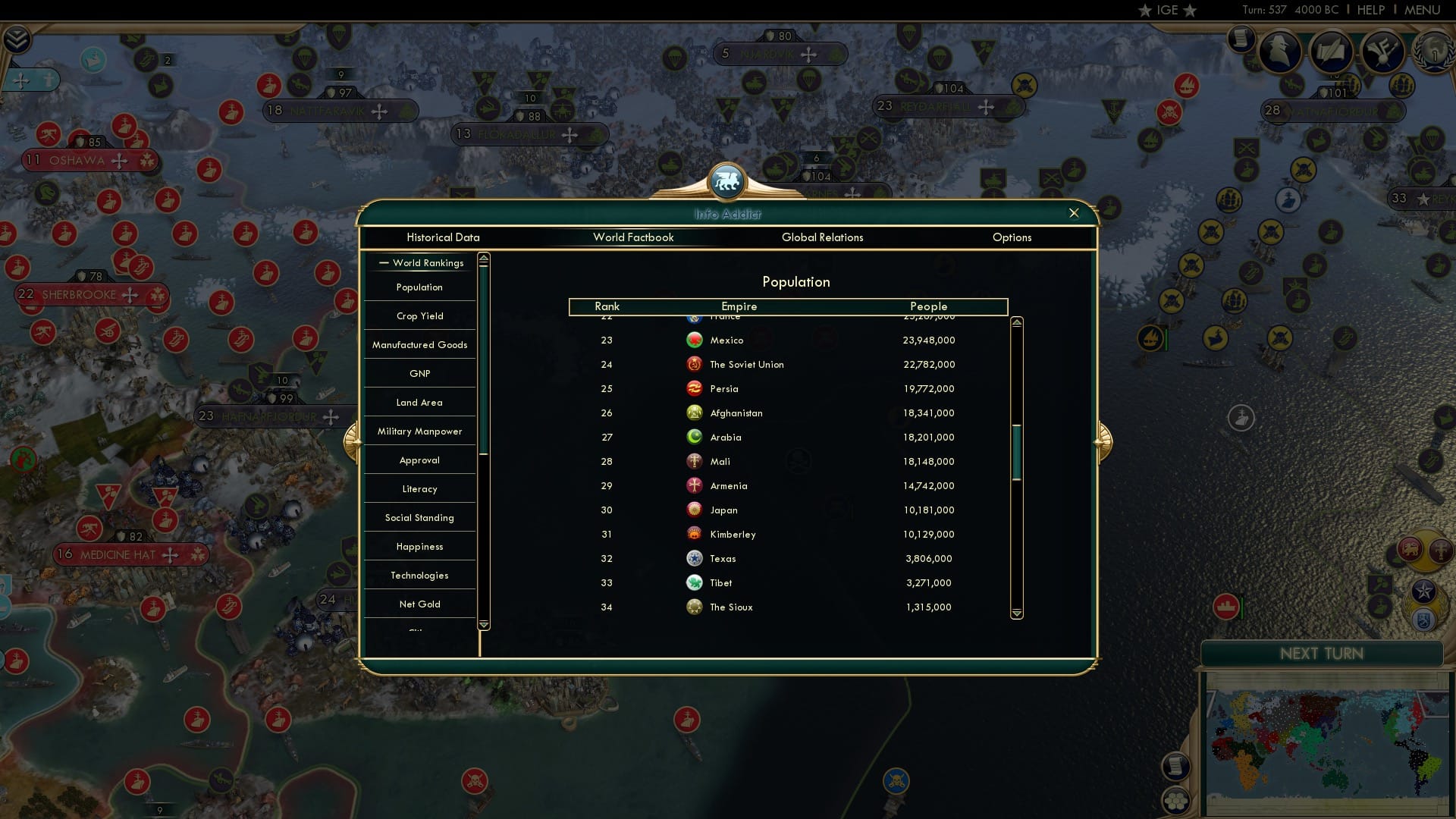
Task: Open the MENU from the top bar
Action: (1423, 10)
